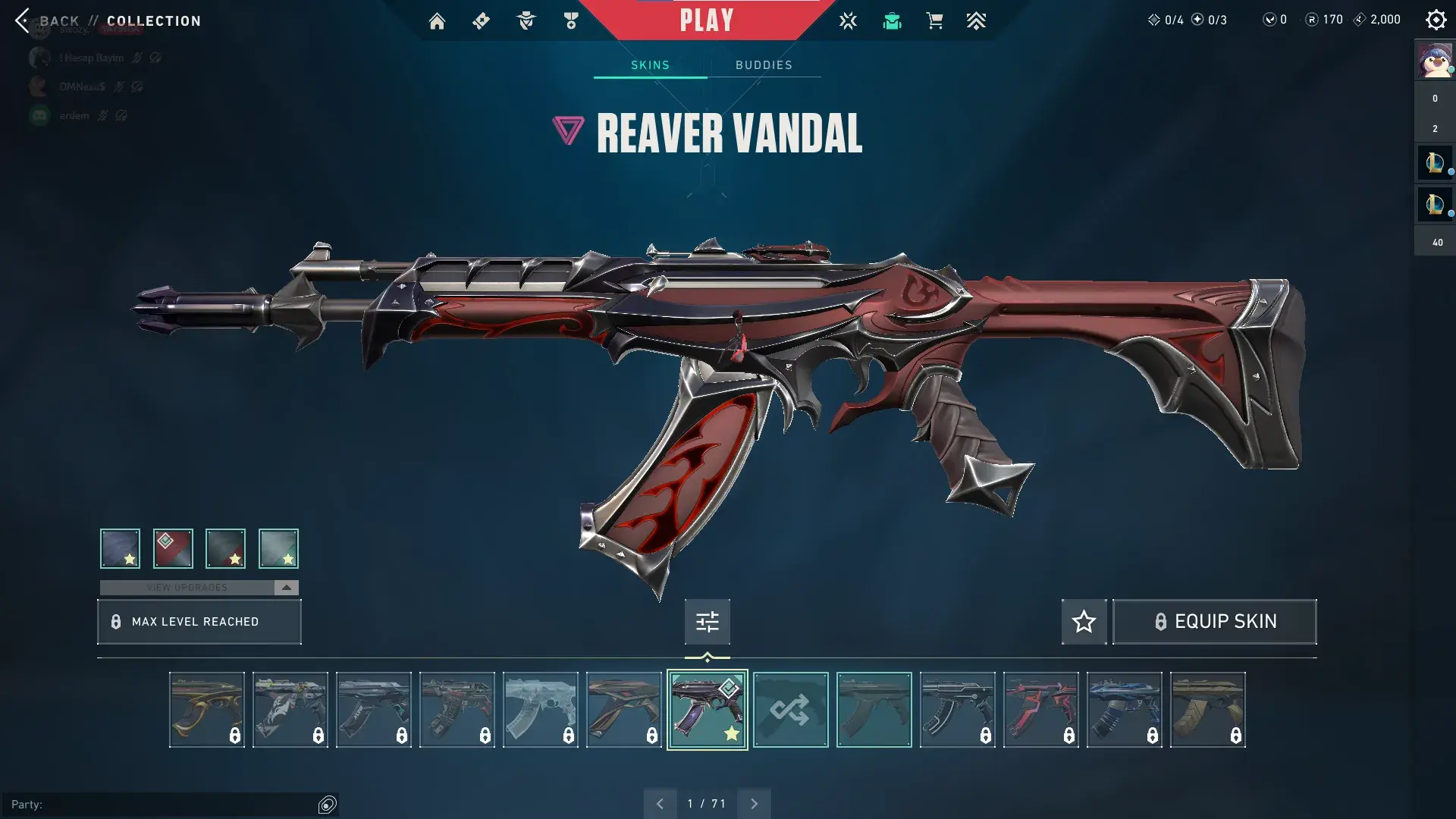Click the EQUIP SKIN button
Image resolution: width=1456 pixels, height=819 pixels.
click(1214, 621)
